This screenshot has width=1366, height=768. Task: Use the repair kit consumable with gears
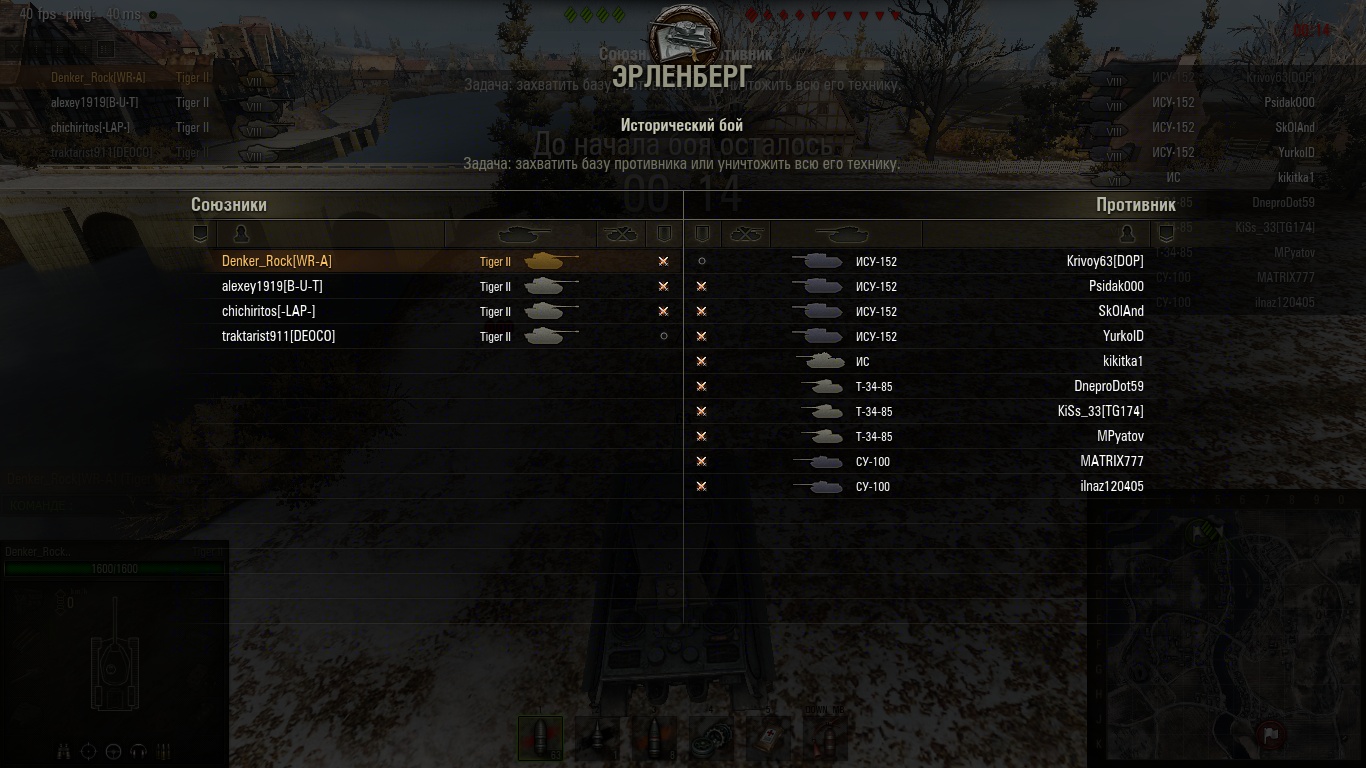[x=711, y=738]
